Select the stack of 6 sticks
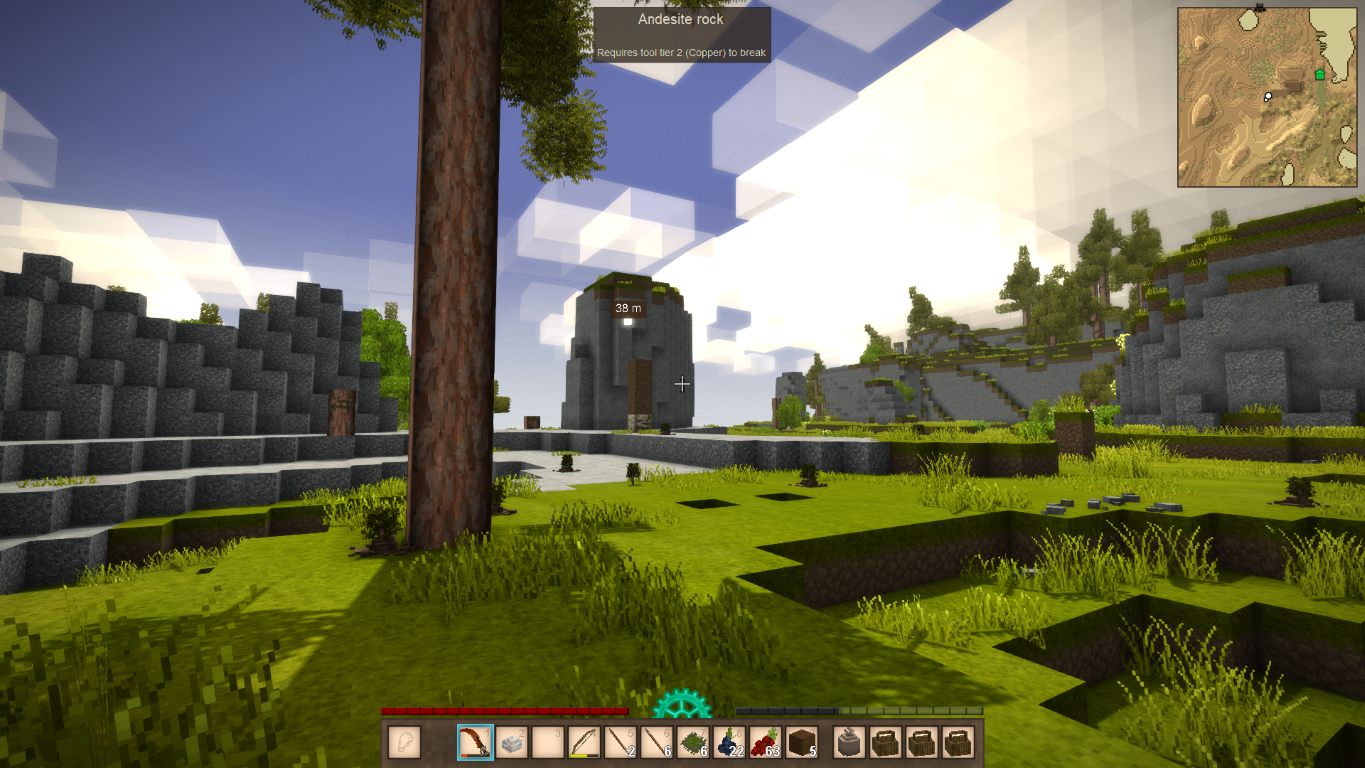 coord(656,742)
